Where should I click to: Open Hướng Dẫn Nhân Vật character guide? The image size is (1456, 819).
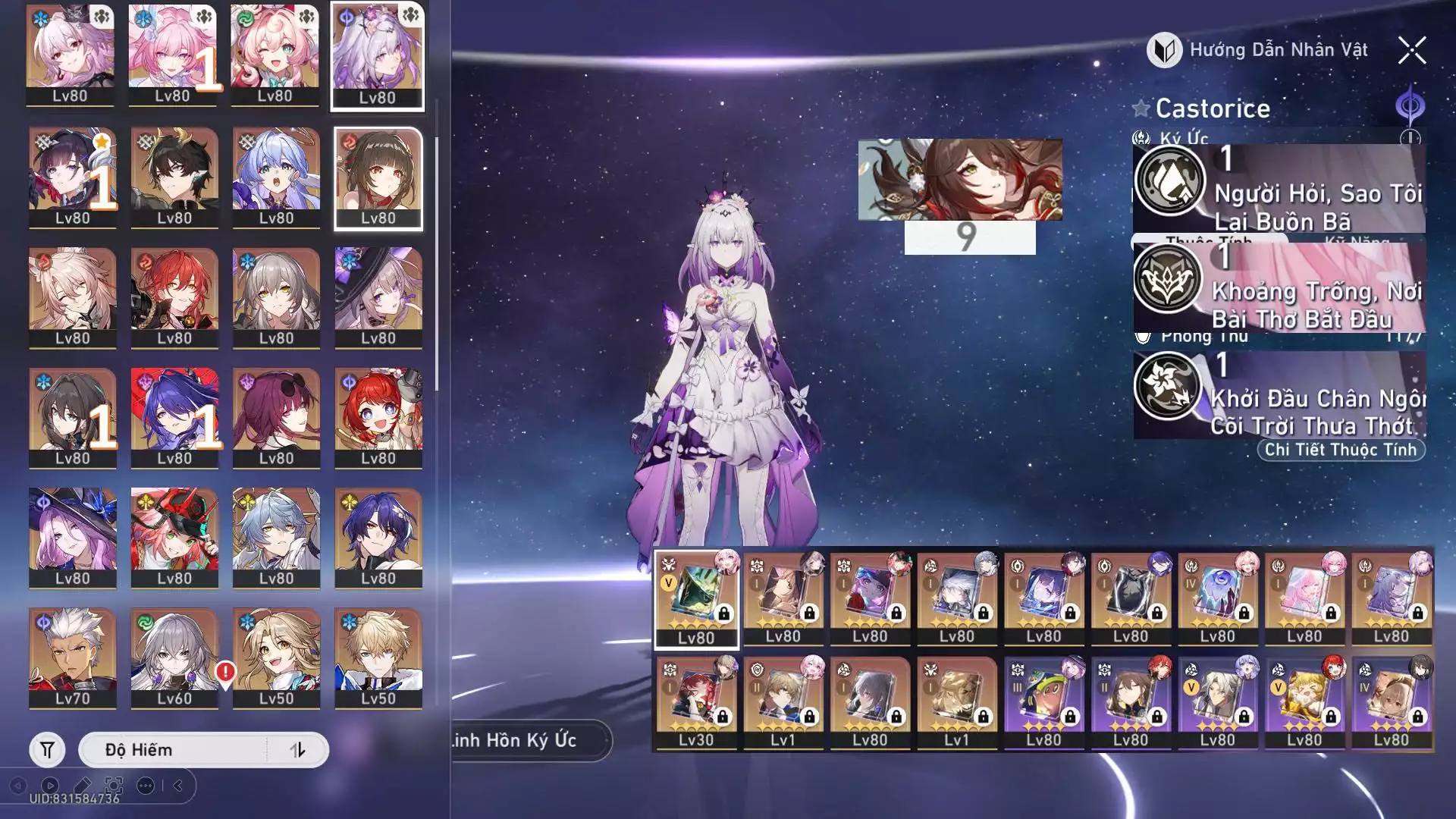pos(1258,51)
